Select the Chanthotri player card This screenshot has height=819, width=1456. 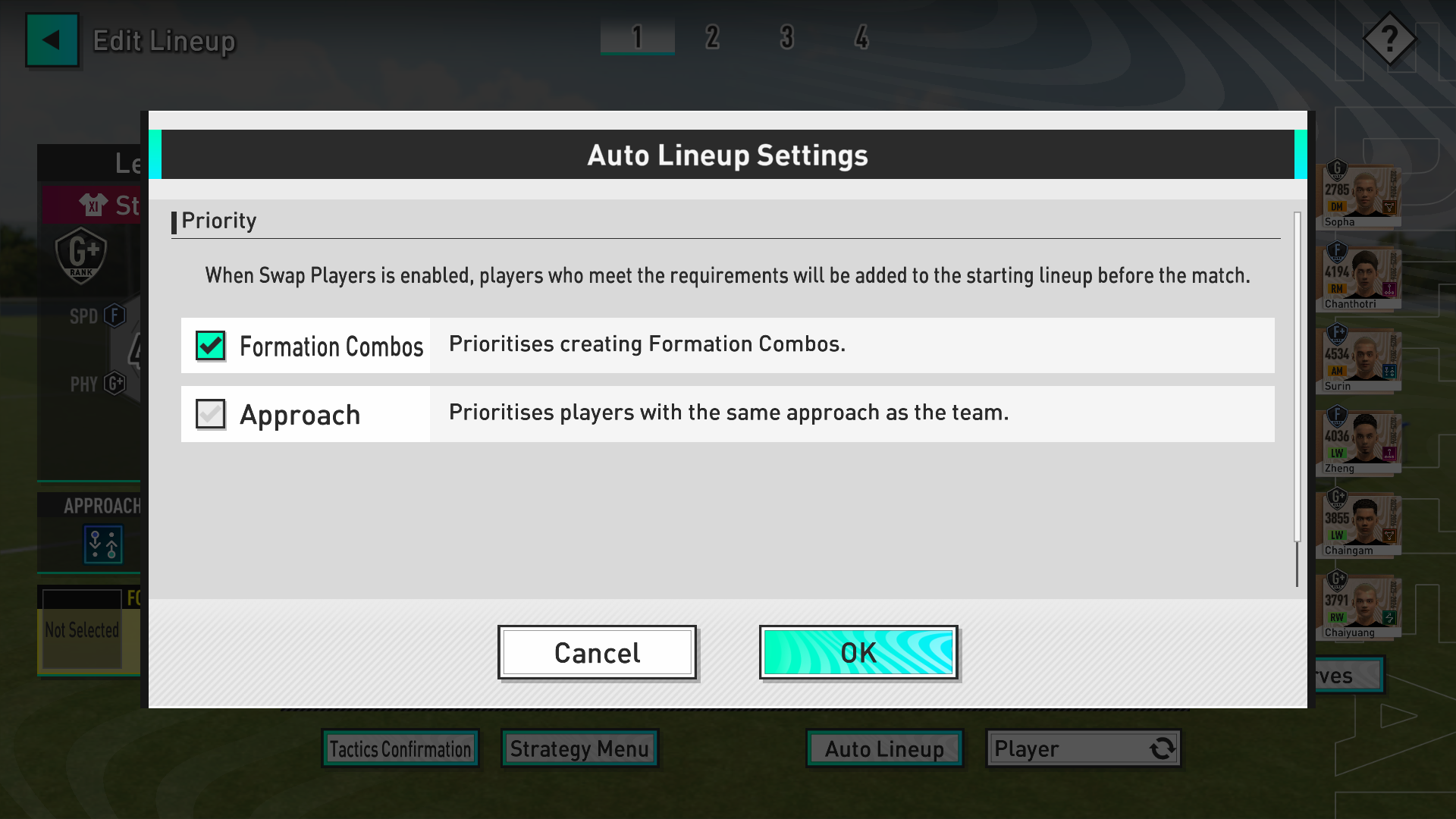[x=1359, y=277]
